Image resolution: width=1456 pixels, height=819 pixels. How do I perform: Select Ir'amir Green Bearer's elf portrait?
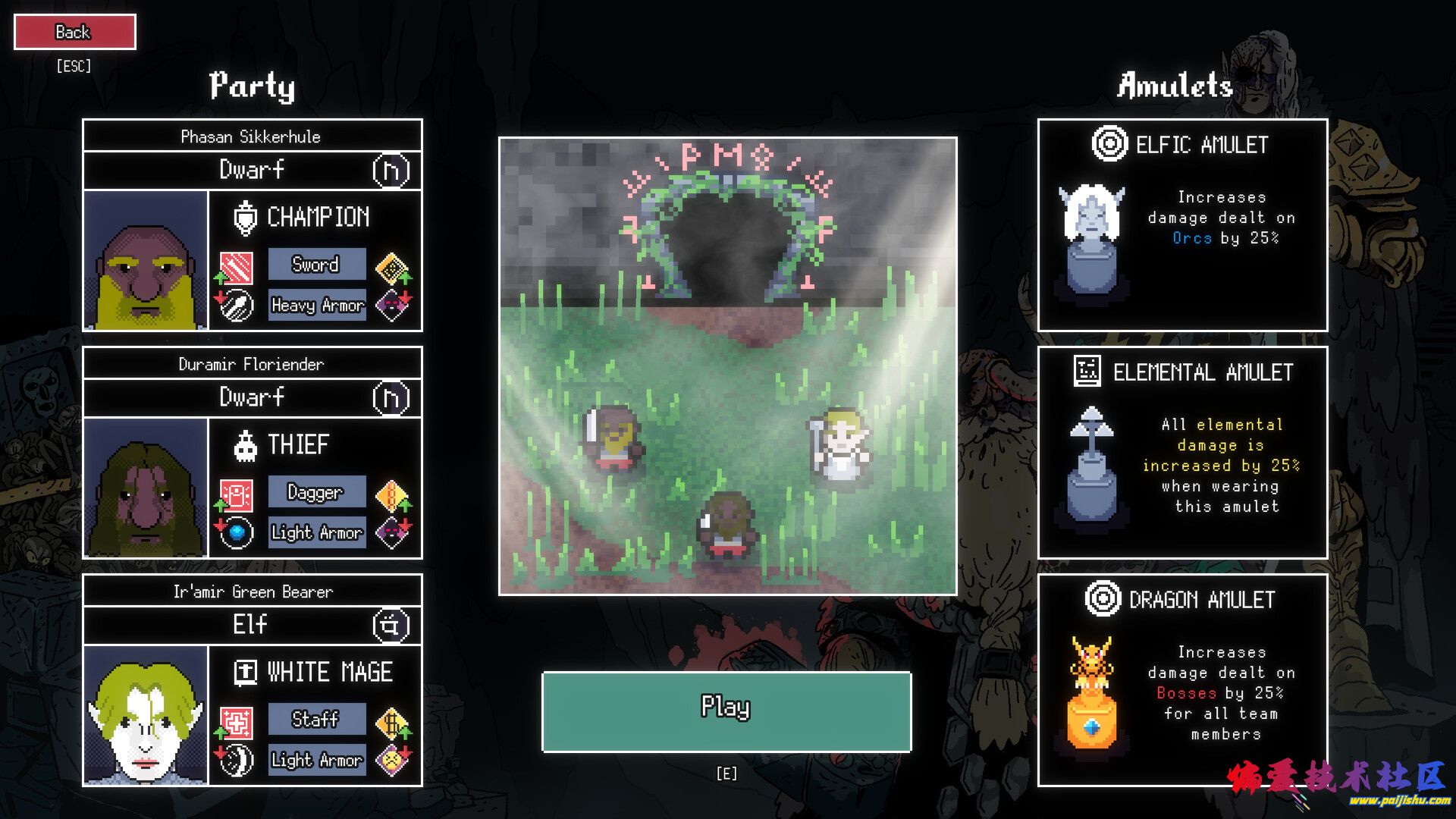(x=145, y=715)
